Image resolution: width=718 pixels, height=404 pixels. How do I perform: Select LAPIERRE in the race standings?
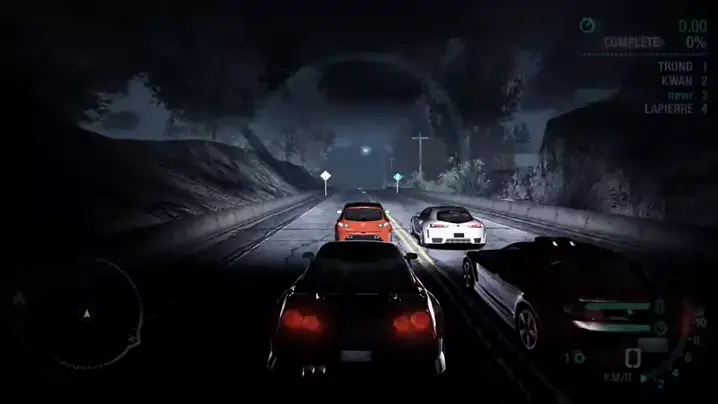click(667, 108)
